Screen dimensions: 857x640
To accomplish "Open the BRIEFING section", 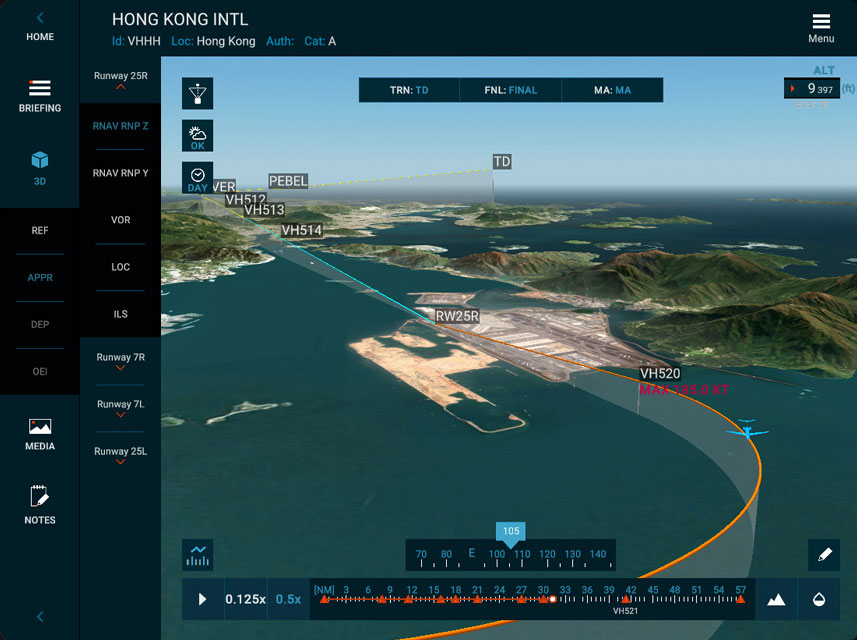I will coord(40,96).
